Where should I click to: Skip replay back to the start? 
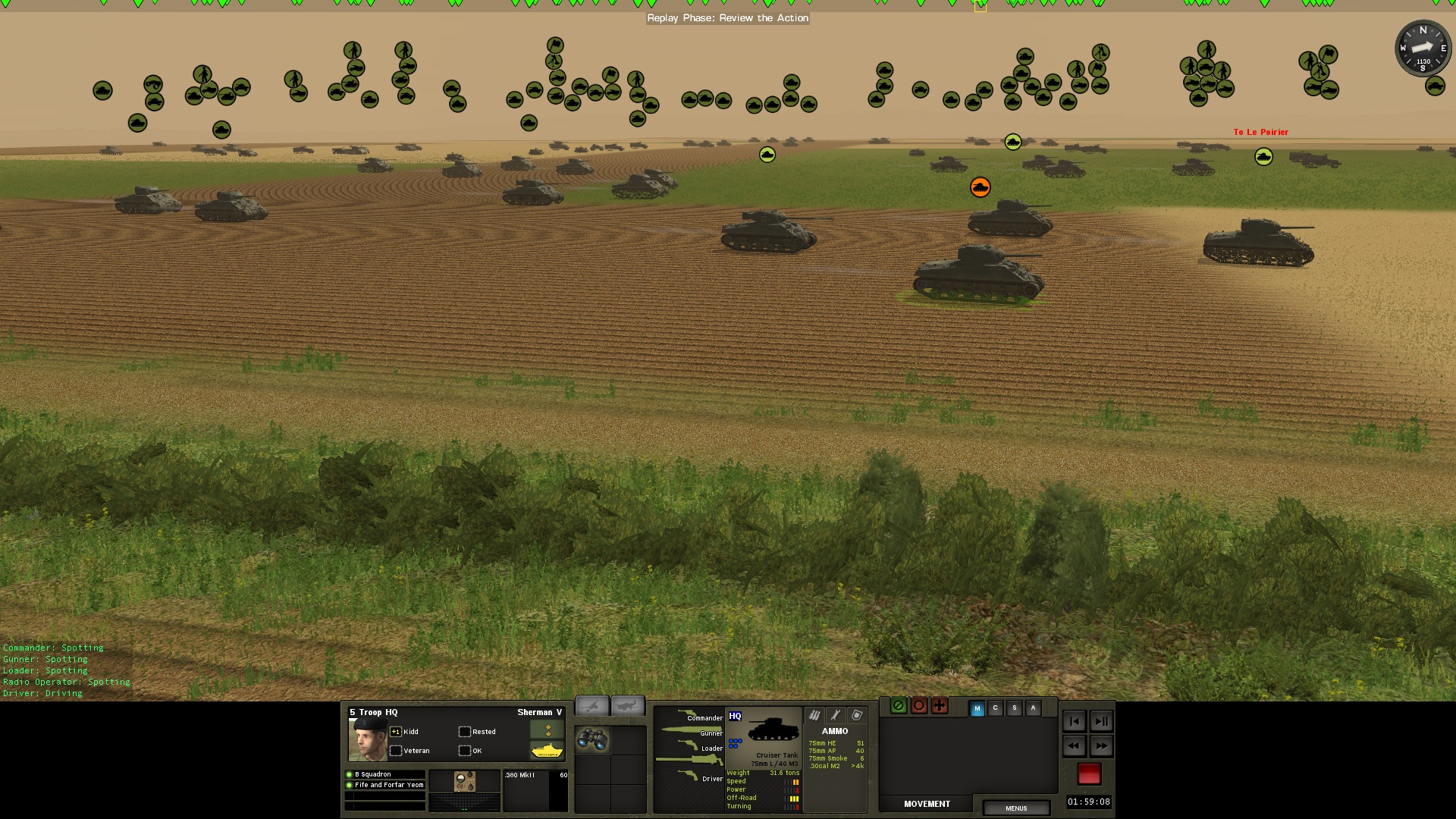click(1074, 721)
